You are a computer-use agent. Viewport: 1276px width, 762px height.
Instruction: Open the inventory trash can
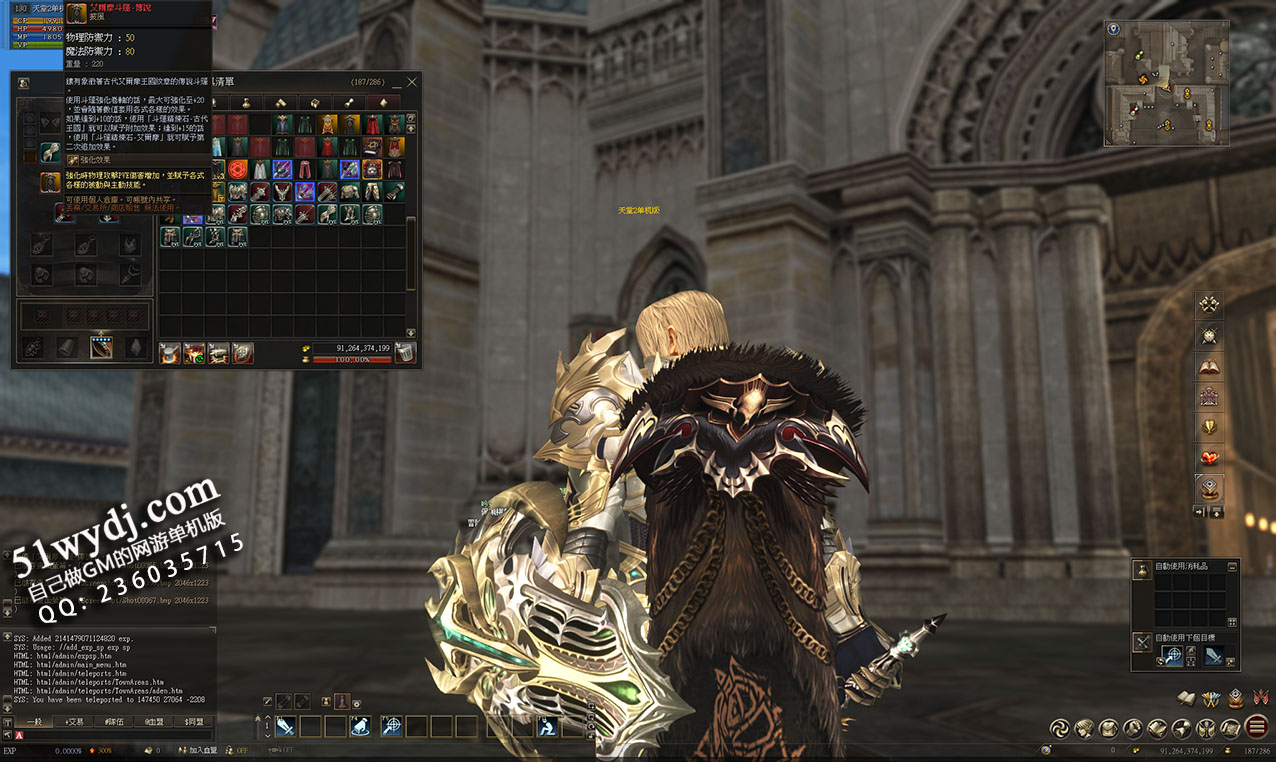404,352
